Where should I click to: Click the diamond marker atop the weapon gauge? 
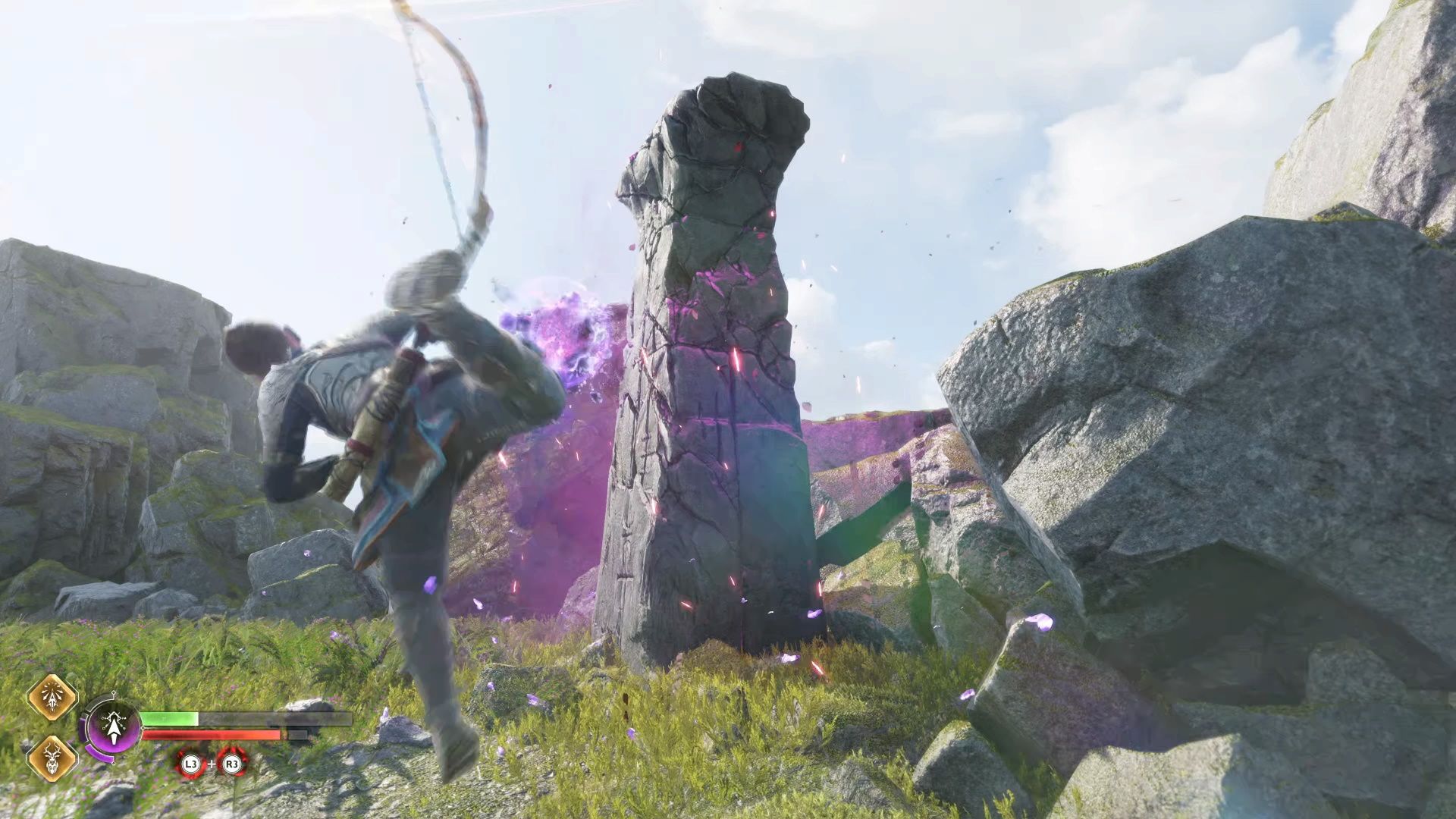(113, 692)
